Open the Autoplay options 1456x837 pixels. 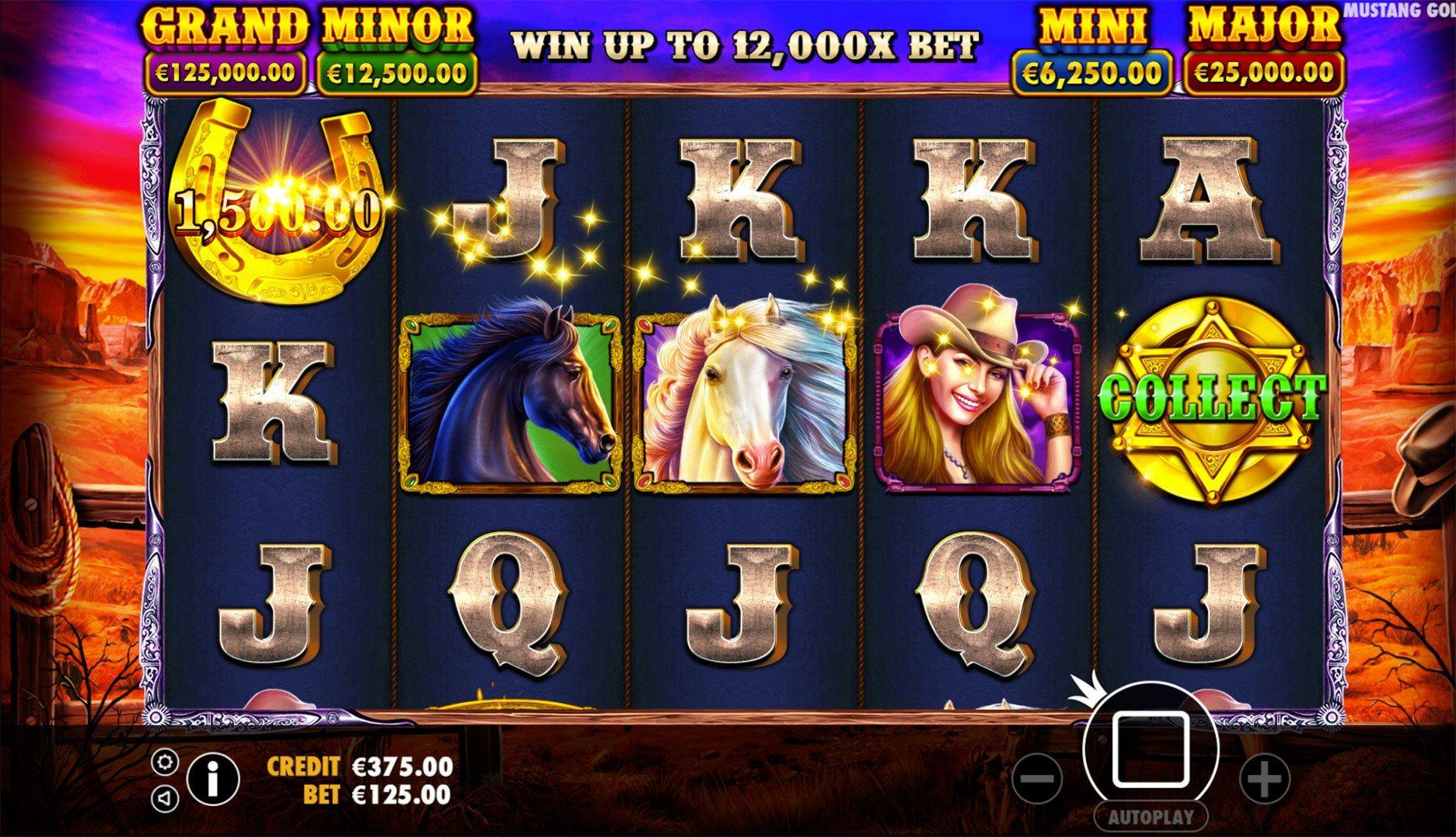1150,817
